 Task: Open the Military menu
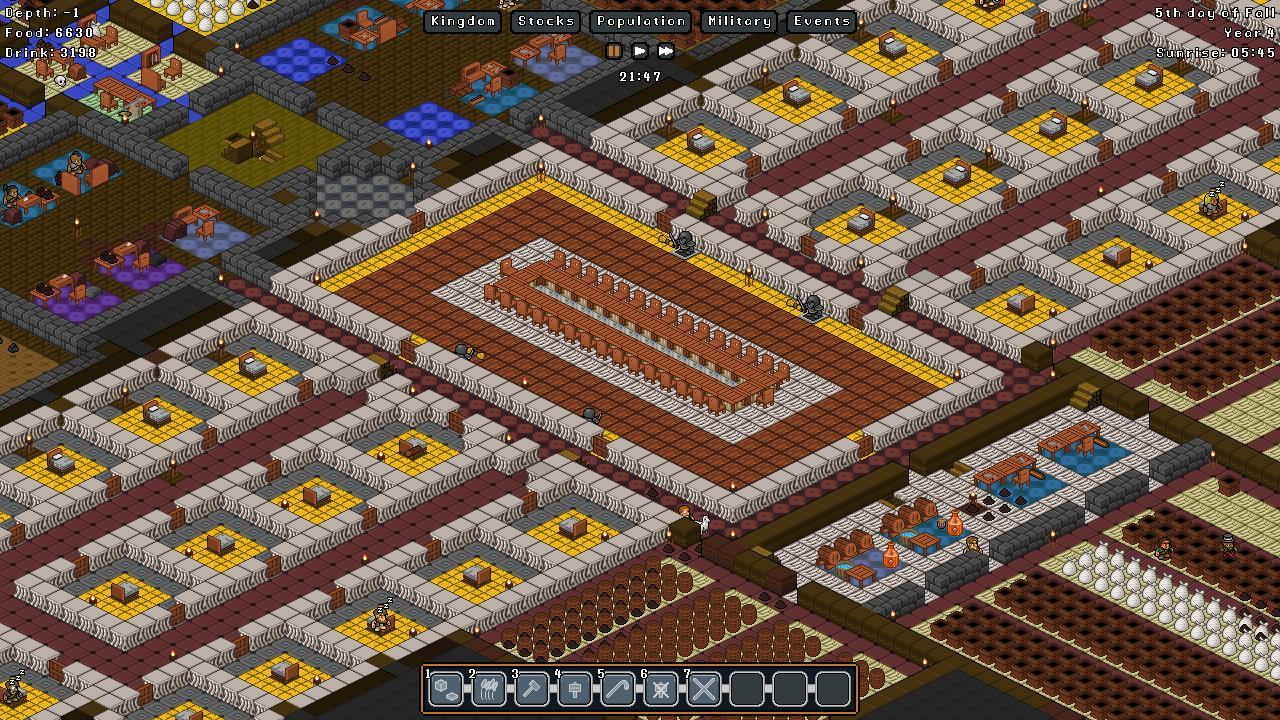click(x=738, y=21)
